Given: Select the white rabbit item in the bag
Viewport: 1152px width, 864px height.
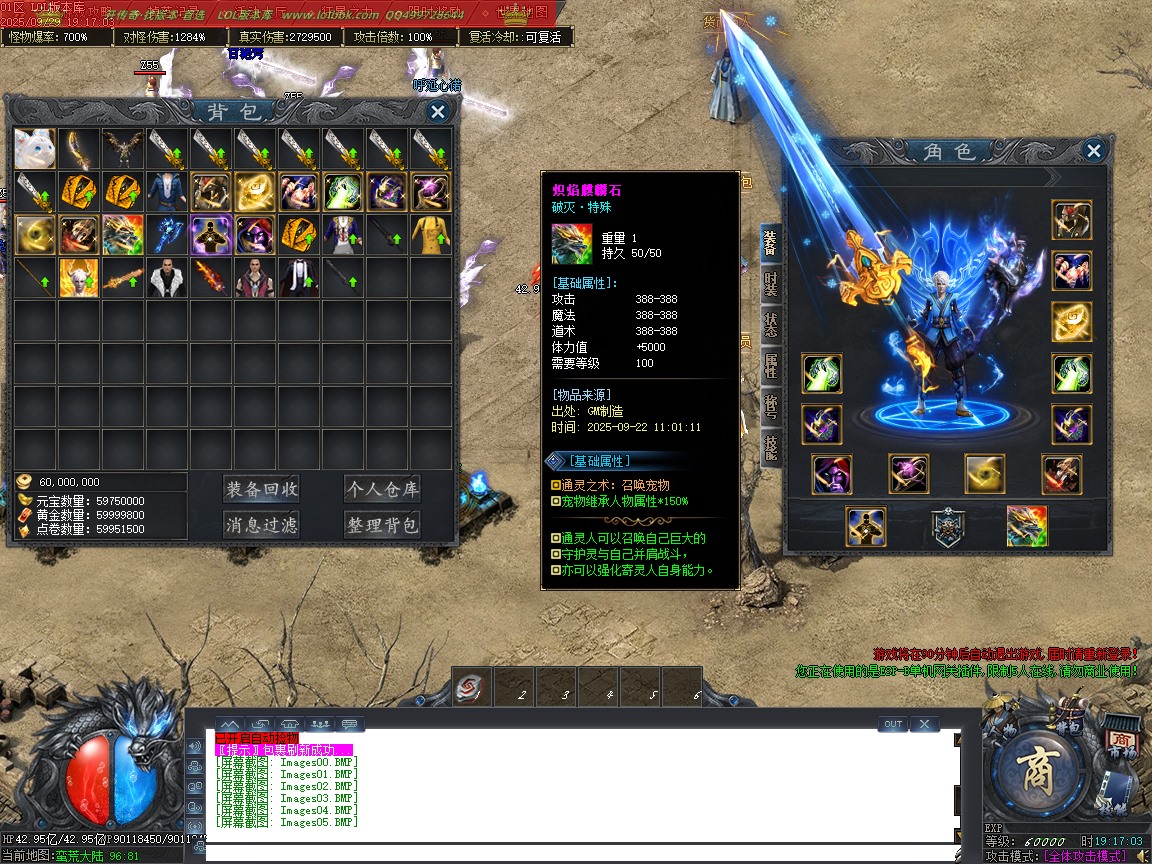Looking at the screenshot, I should coord(35,148).
